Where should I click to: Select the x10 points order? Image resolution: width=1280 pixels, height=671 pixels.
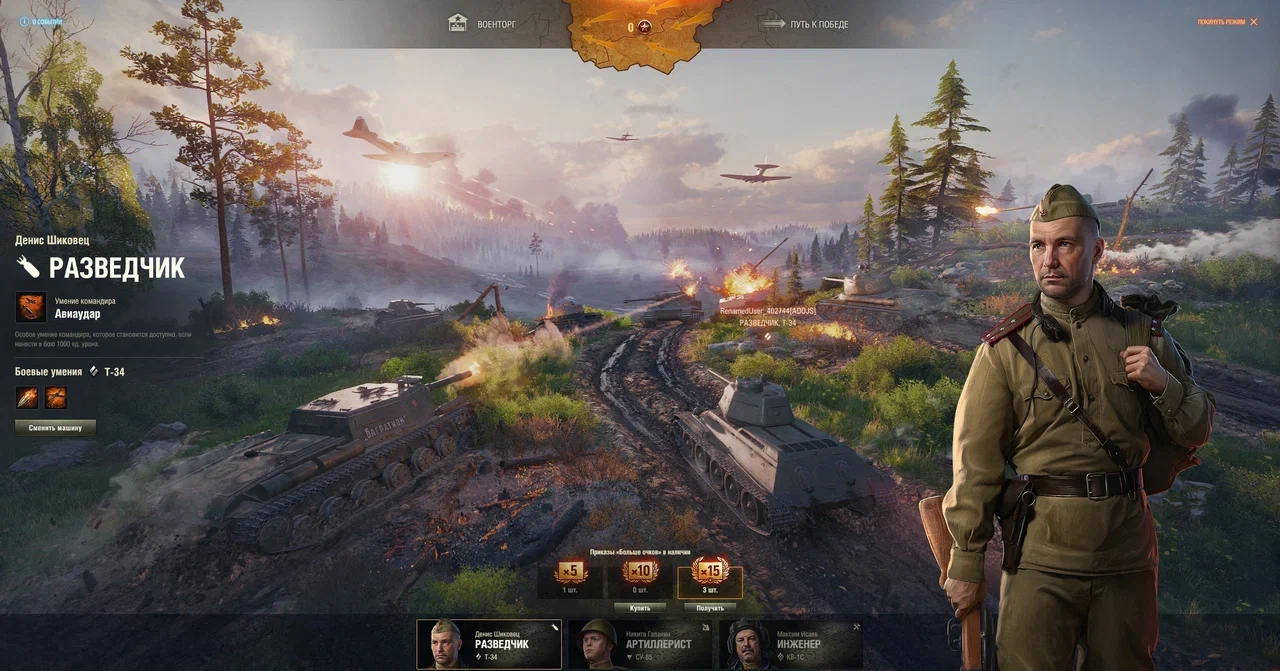(640, 577)
